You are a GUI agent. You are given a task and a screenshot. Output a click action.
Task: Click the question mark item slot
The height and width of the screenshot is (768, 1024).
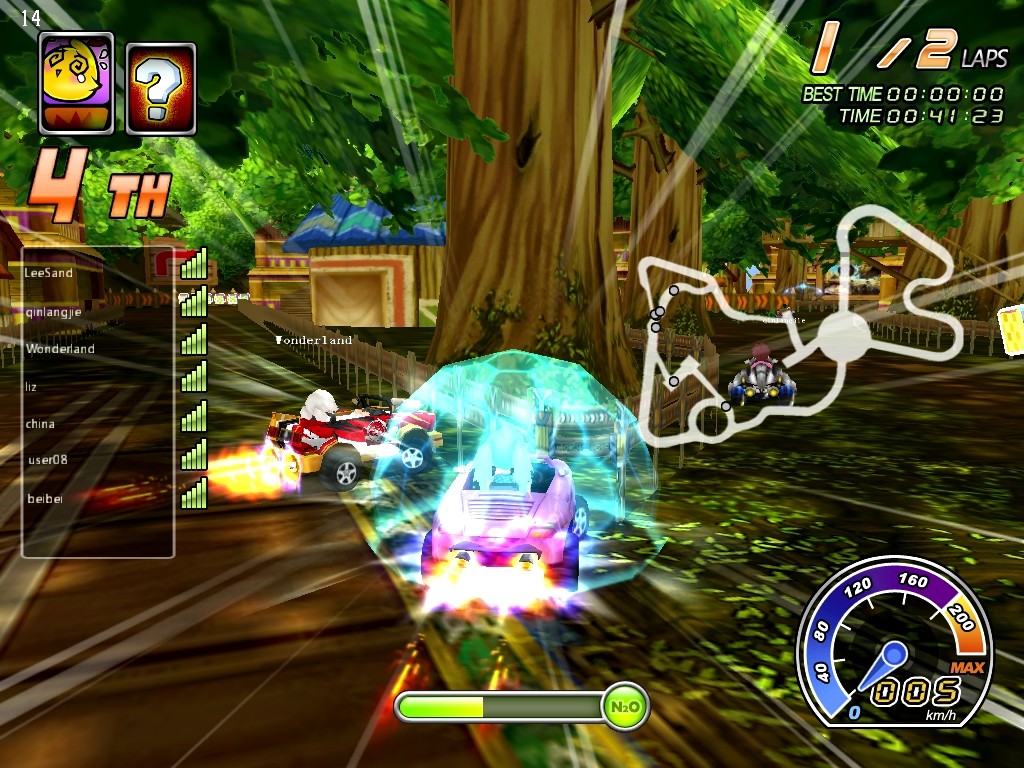point(161,88)
